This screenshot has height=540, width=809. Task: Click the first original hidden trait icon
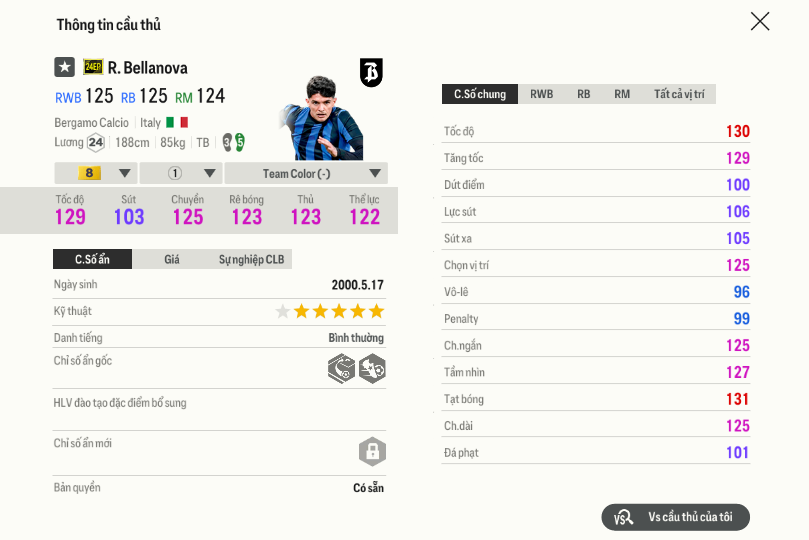pos(341,368)
